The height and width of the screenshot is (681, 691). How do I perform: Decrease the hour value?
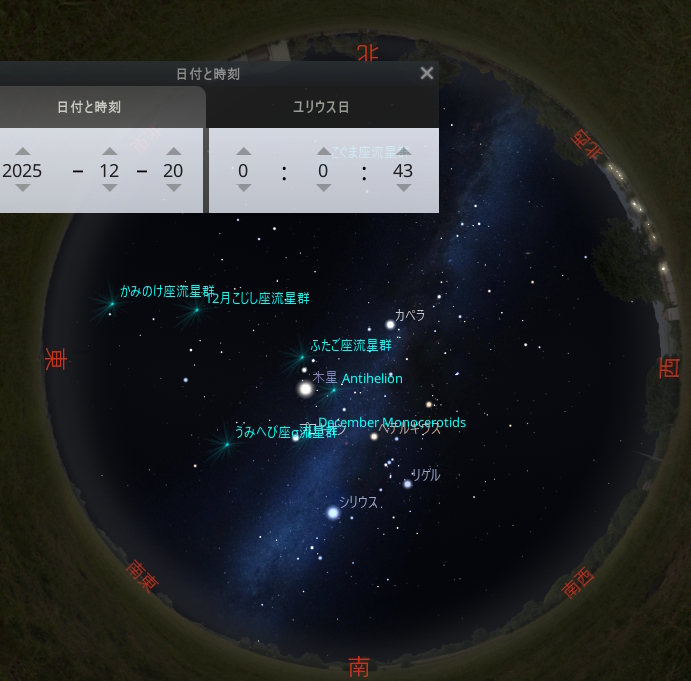click(243, 188)
